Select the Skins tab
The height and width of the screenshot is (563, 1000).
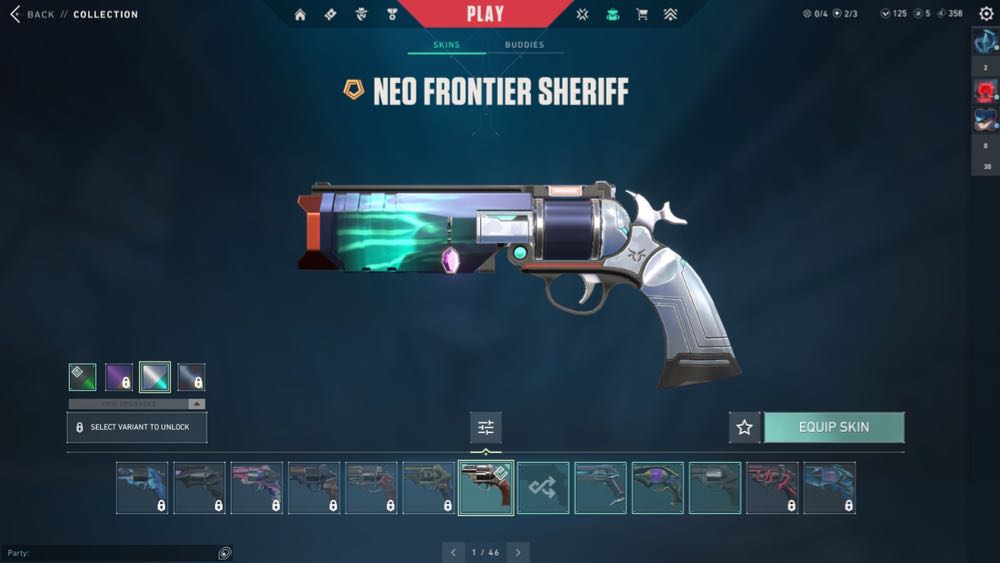(446, 45)
